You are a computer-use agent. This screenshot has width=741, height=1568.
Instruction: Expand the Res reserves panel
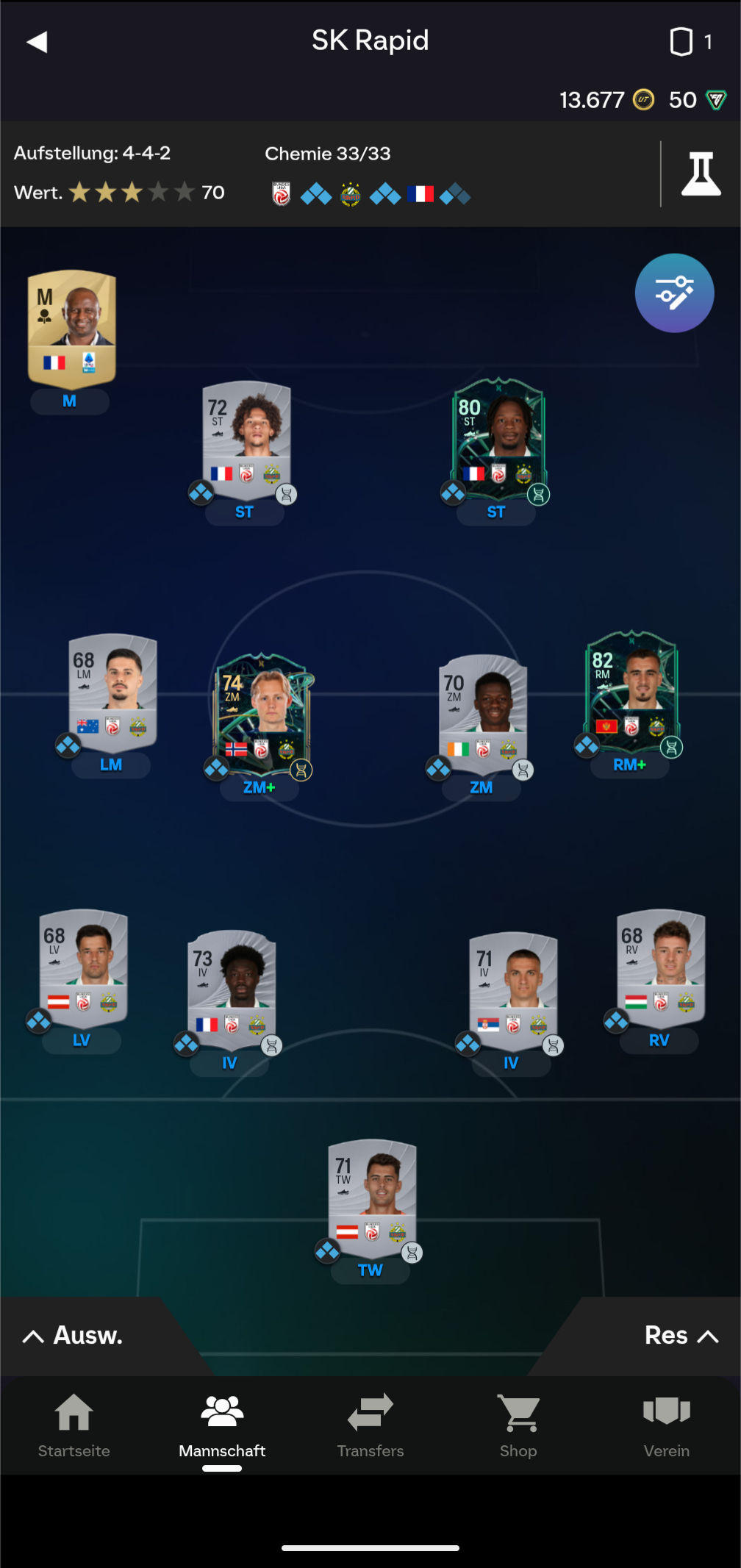pyautogui.click(x=680, y=1335)
